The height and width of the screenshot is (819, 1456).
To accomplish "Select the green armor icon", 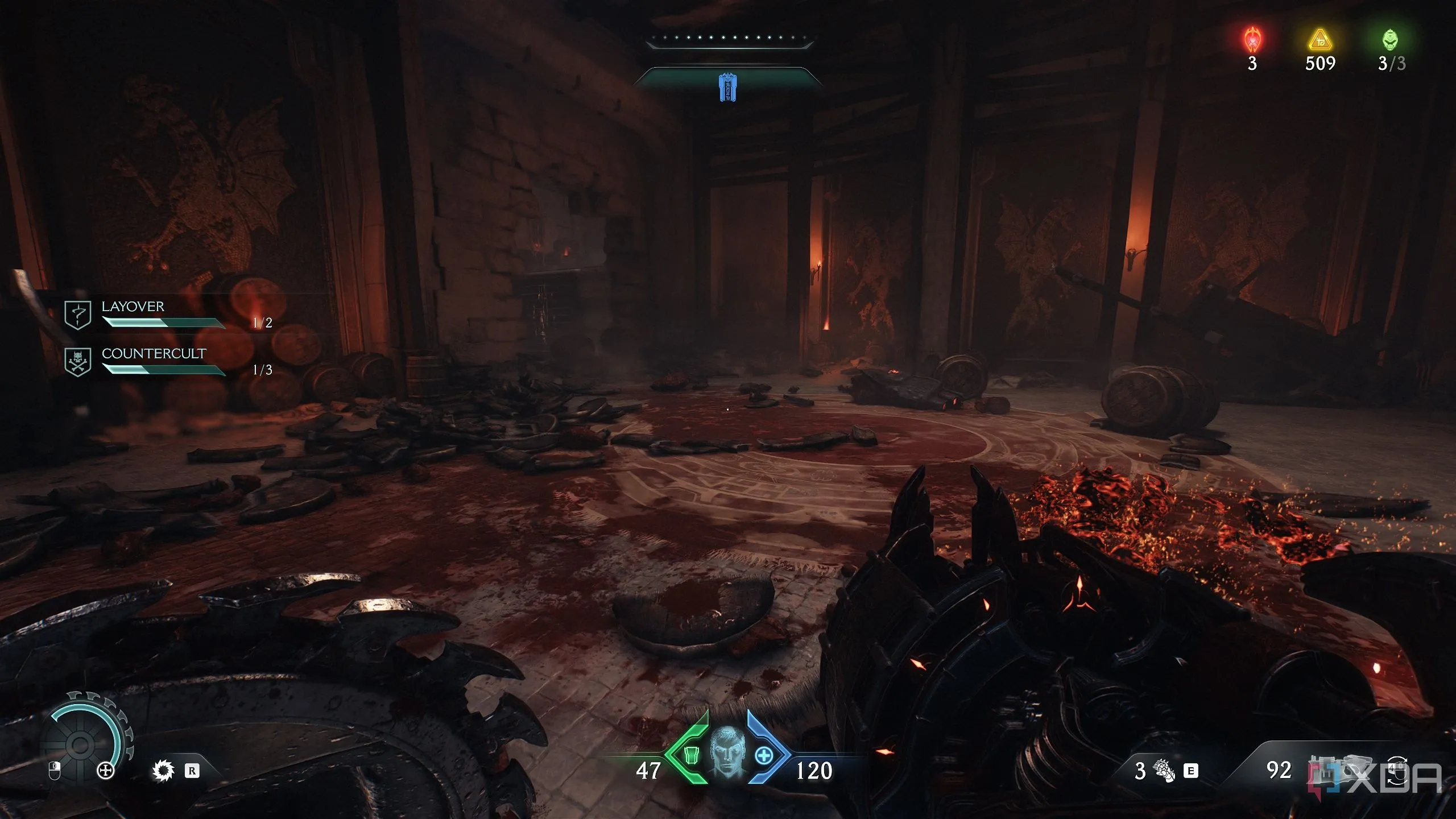I will [690, 756].
